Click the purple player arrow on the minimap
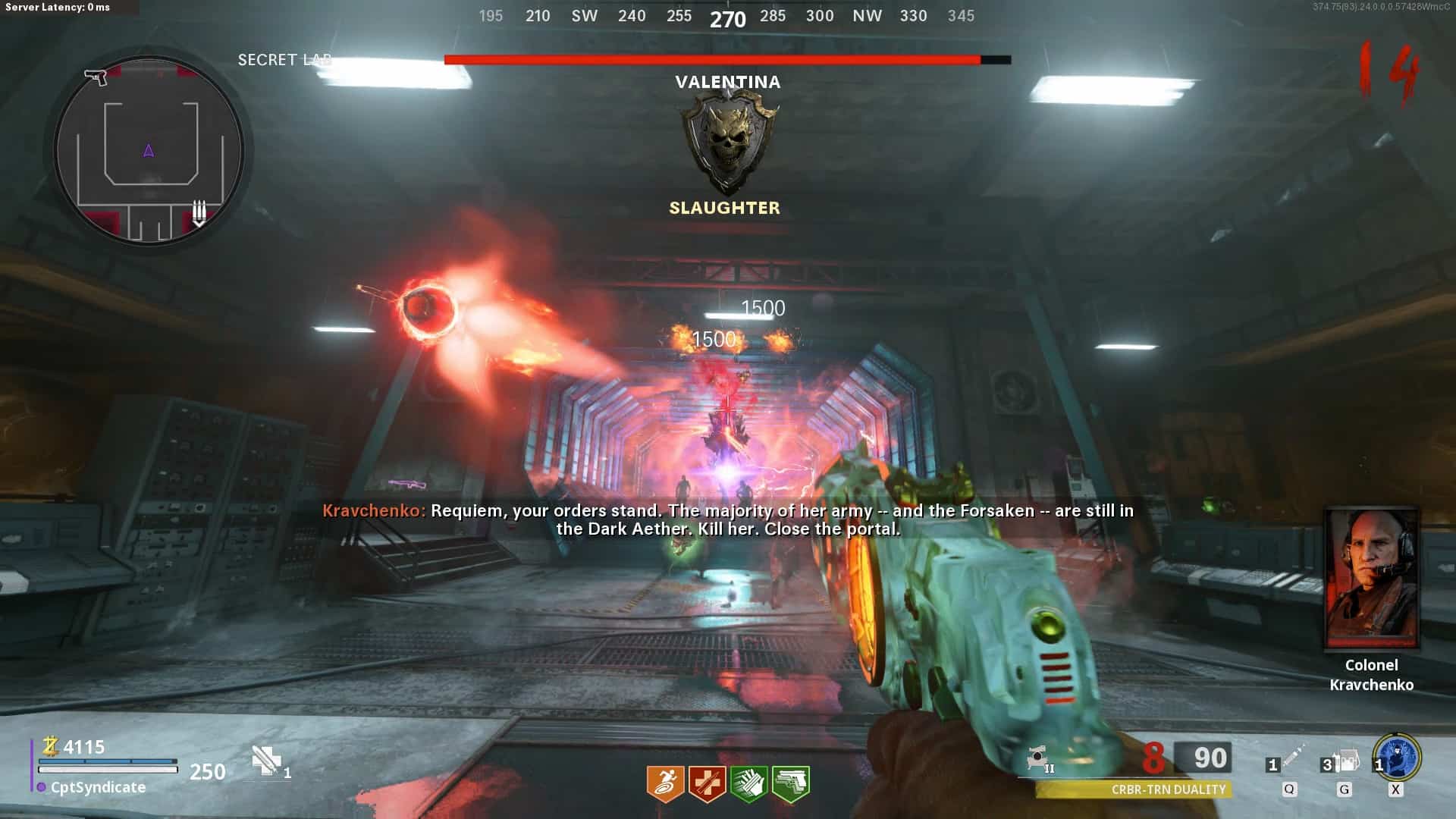1456x819 pixels. click(149, 151)
